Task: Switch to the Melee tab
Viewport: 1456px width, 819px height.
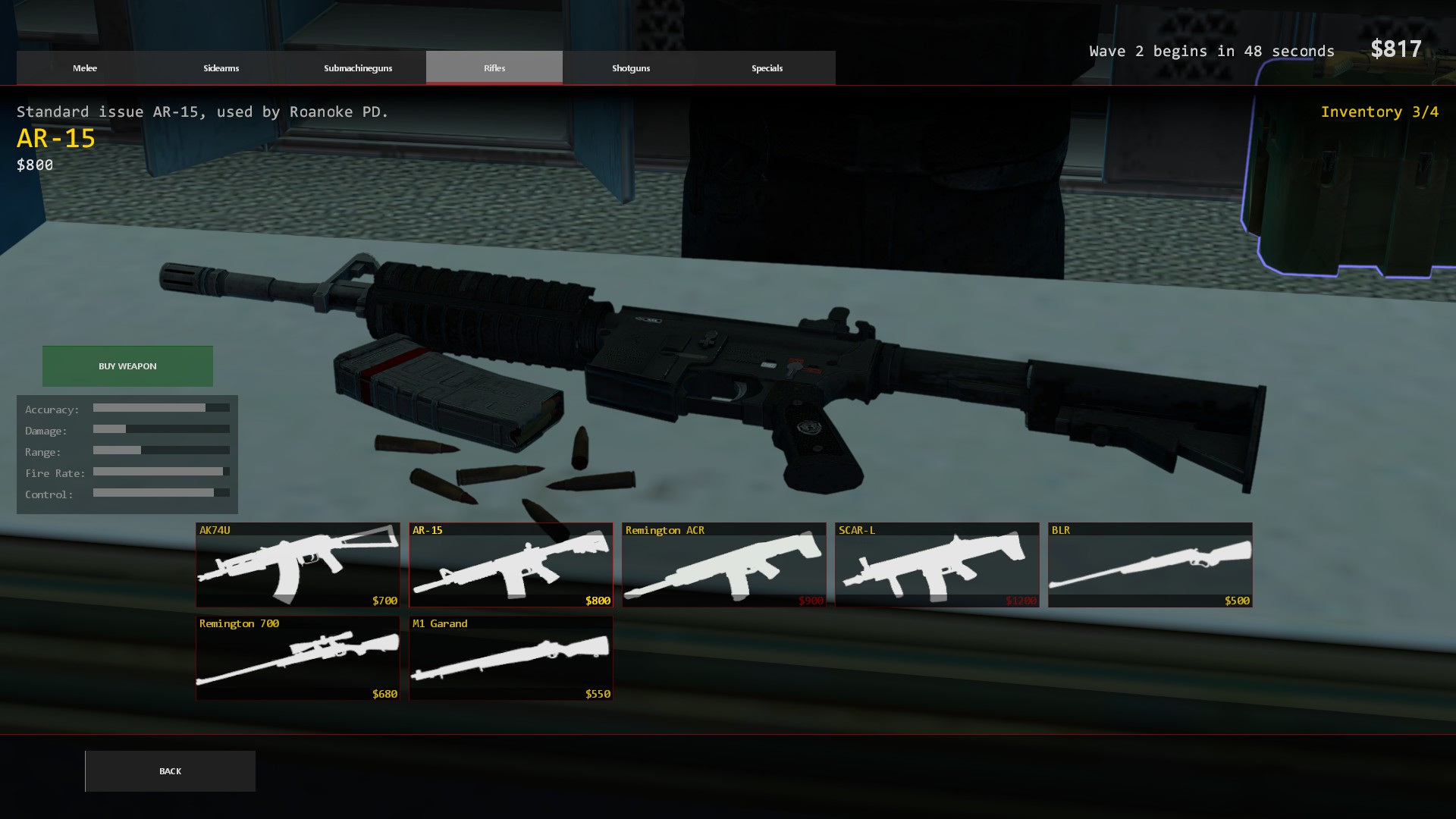Action: tap(84, 67)
